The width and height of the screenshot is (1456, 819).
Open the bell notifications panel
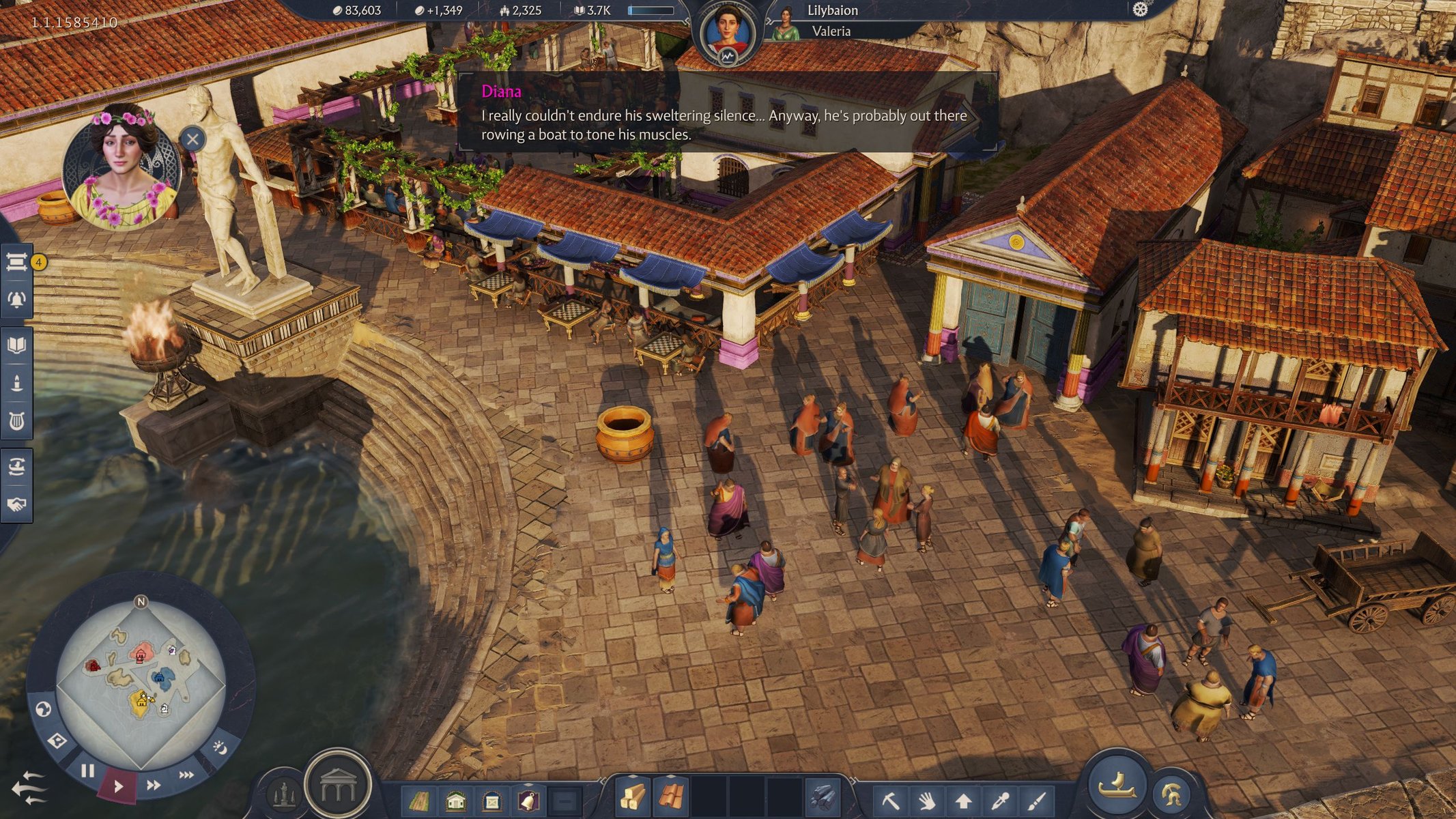click(x=16, y=299)
